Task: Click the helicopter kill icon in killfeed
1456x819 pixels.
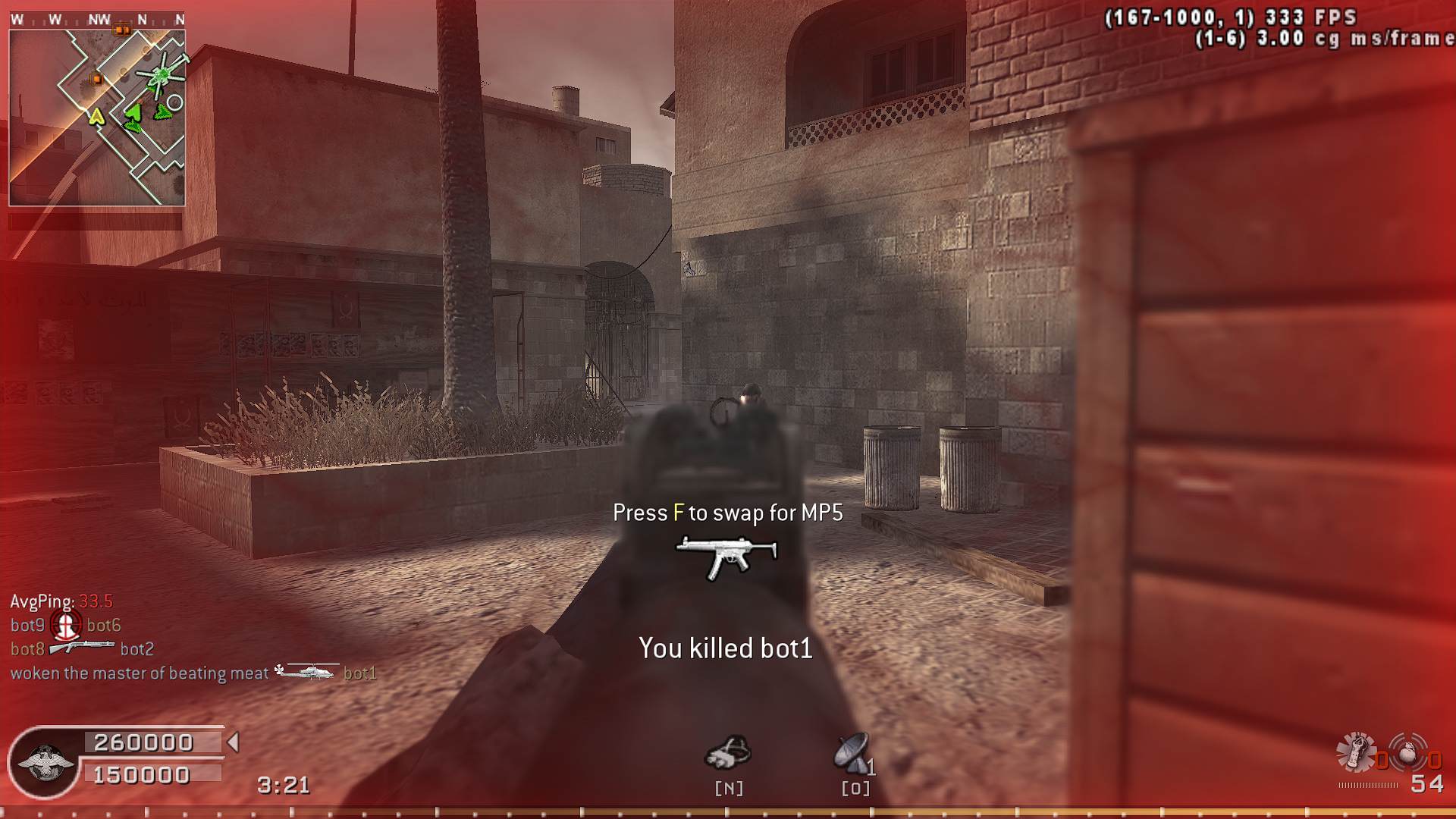Action: pyautogui.click(x=305, y=672)
